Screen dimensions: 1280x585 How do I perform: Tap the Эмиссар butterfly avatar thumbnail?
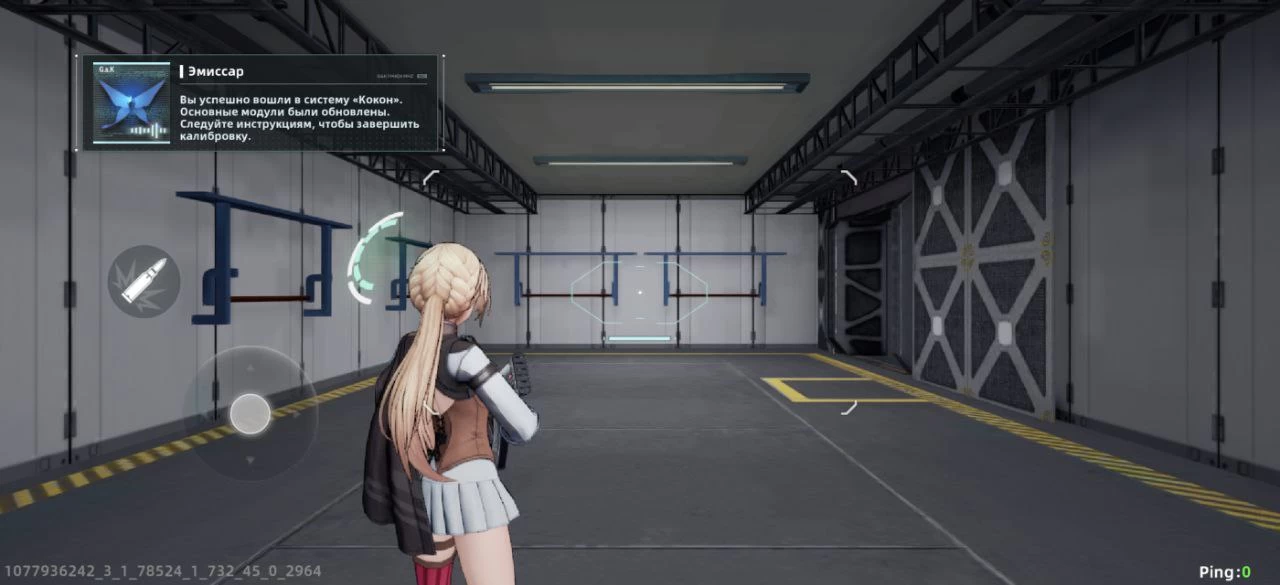(131, 102)
